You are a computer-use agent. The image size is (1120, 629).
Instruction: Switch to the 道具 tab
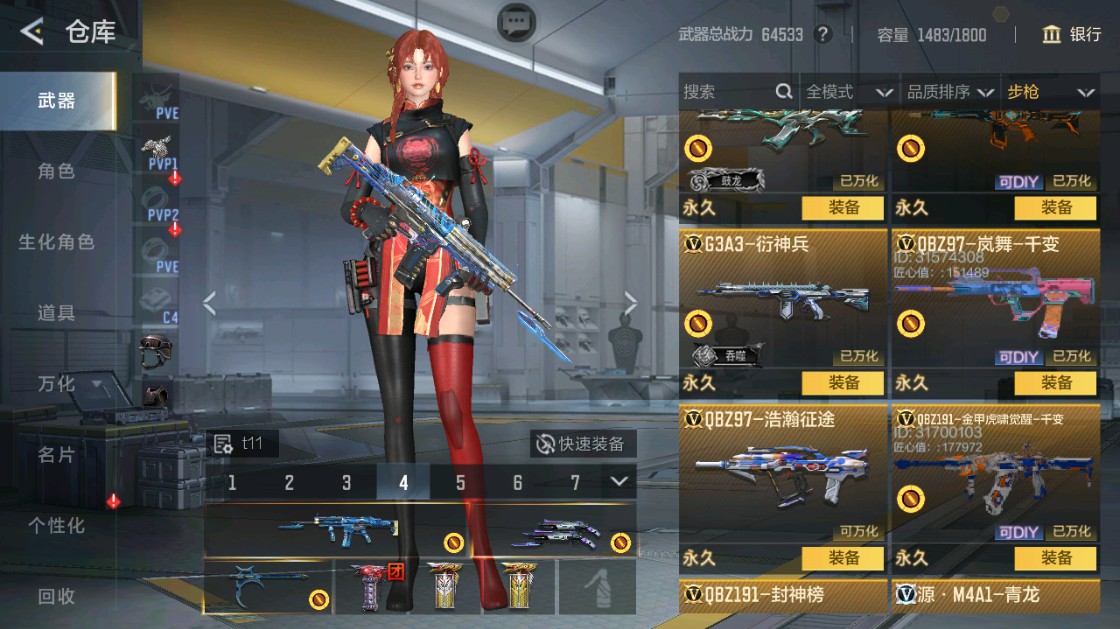point(56,313)
